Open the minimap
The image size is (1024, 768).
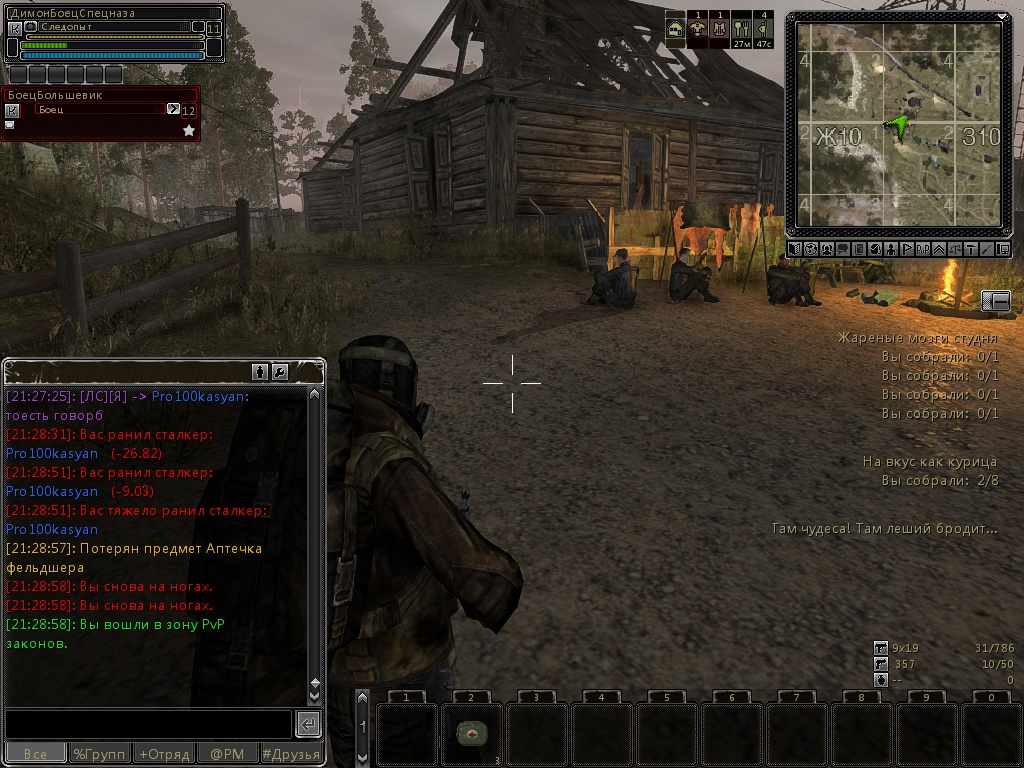[895, 125]
